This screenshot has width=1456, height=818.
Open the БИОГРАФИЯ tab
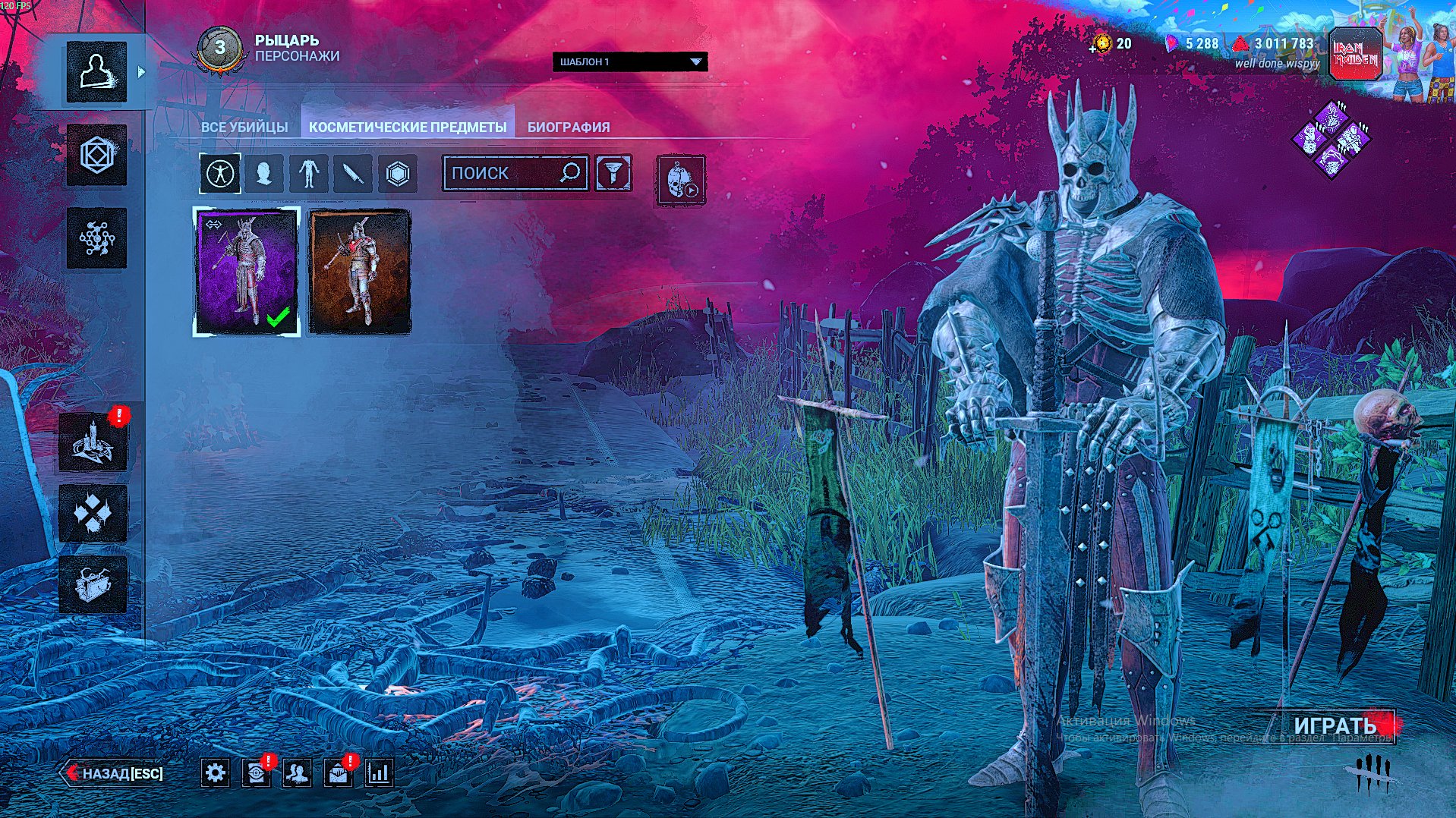click(569, 127)
